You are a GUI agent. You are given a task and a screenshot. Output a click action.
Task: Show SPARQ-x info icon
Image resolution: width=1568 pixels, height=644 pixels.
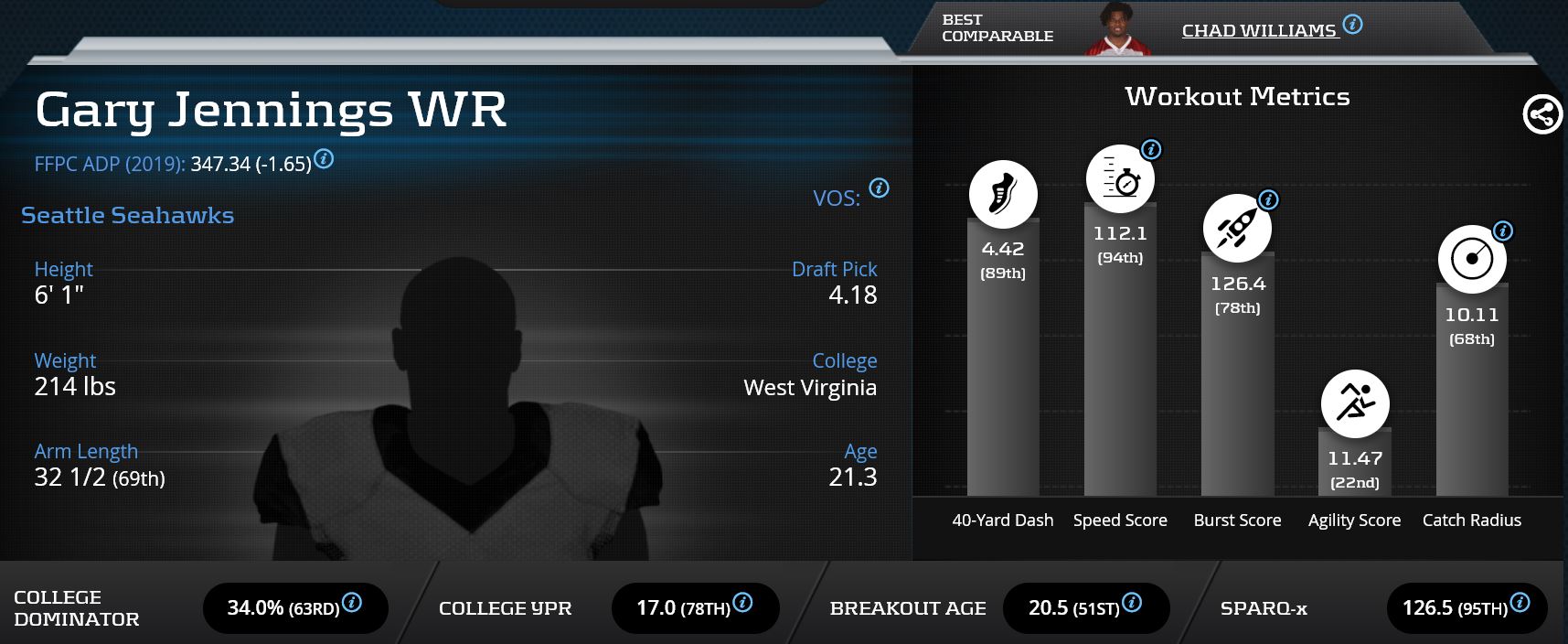1520,602
